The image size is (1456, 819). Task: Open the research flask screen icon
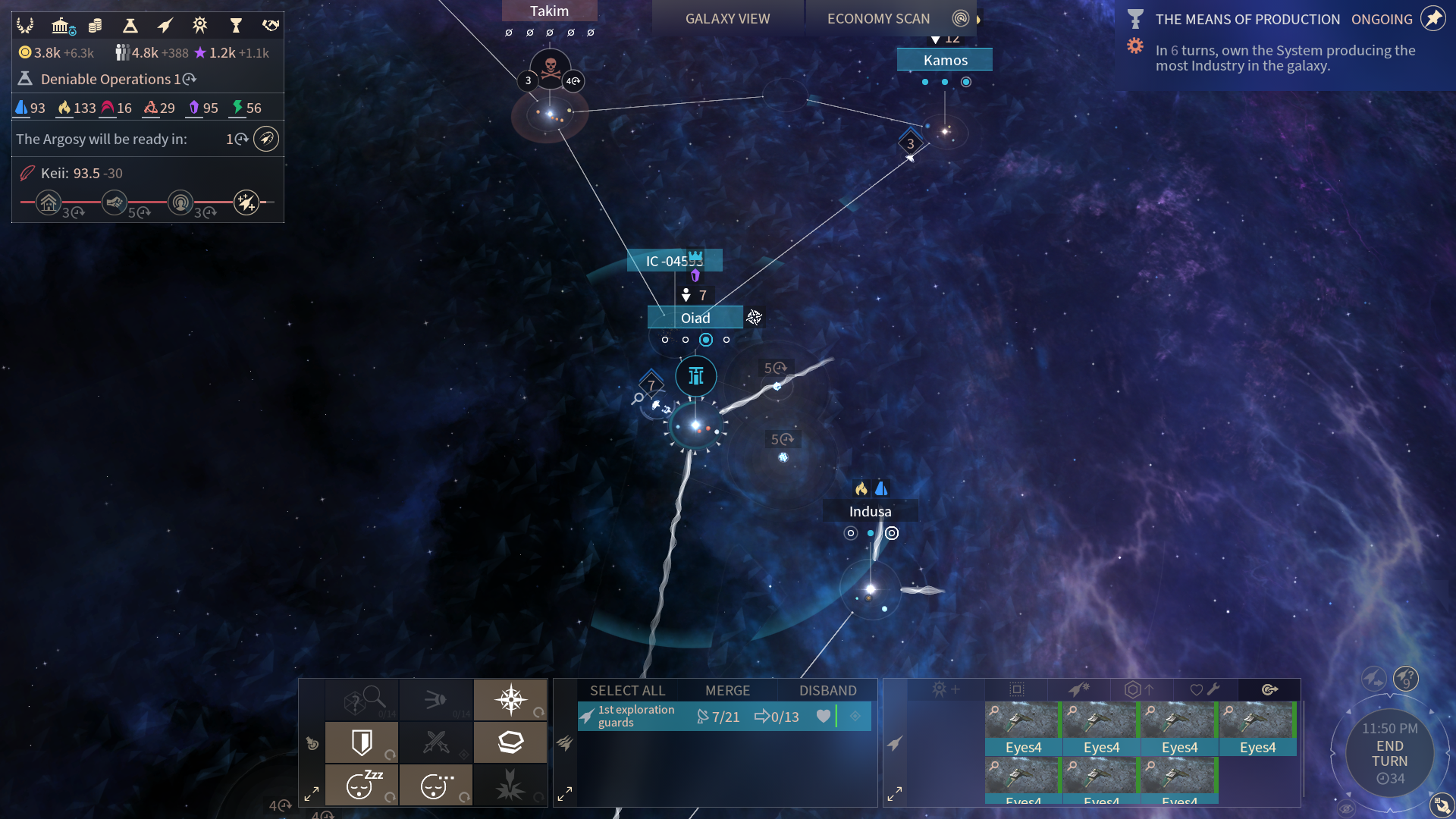pos(130,26)
